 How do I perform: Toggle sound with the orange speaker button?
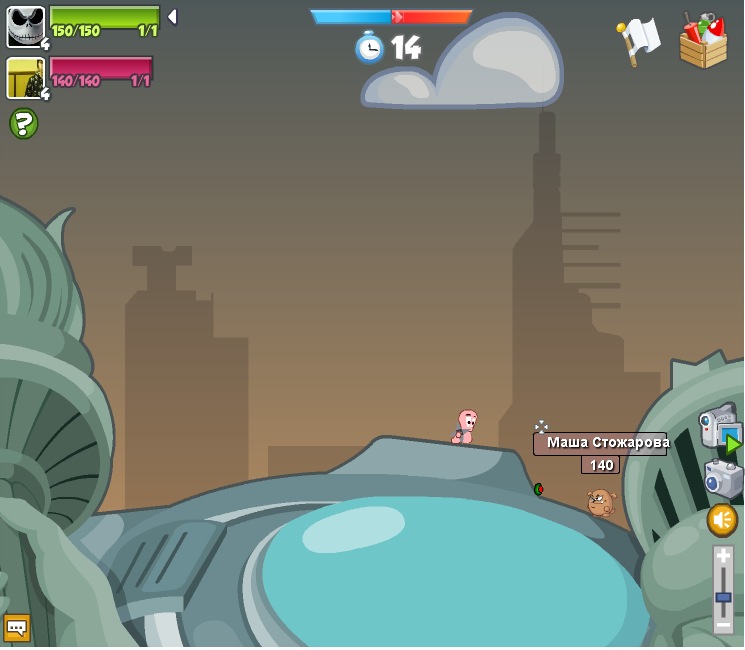[721, 519]
